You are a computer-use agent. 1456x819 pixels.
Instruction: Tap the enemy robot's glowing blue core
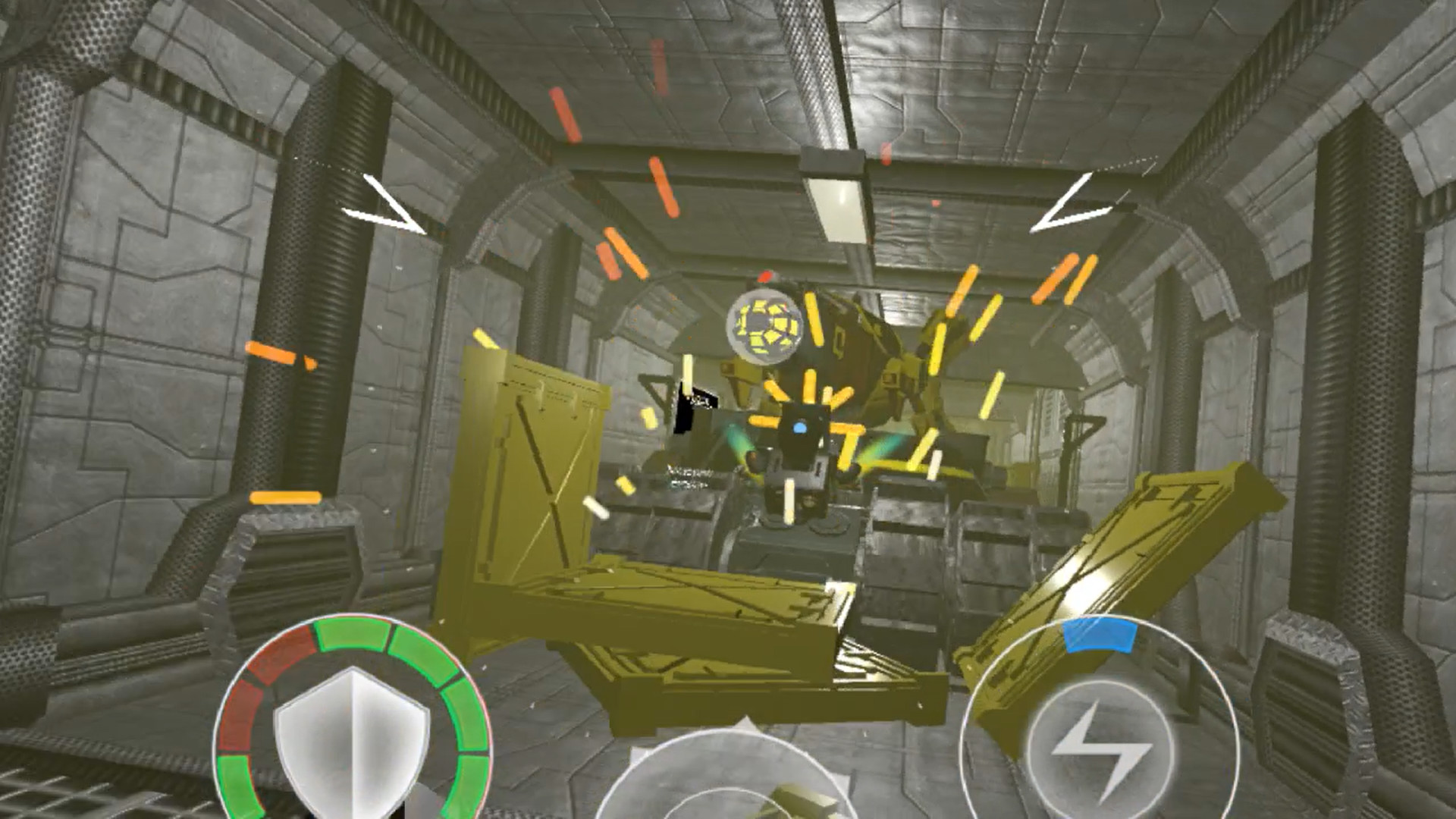(799, 428)
